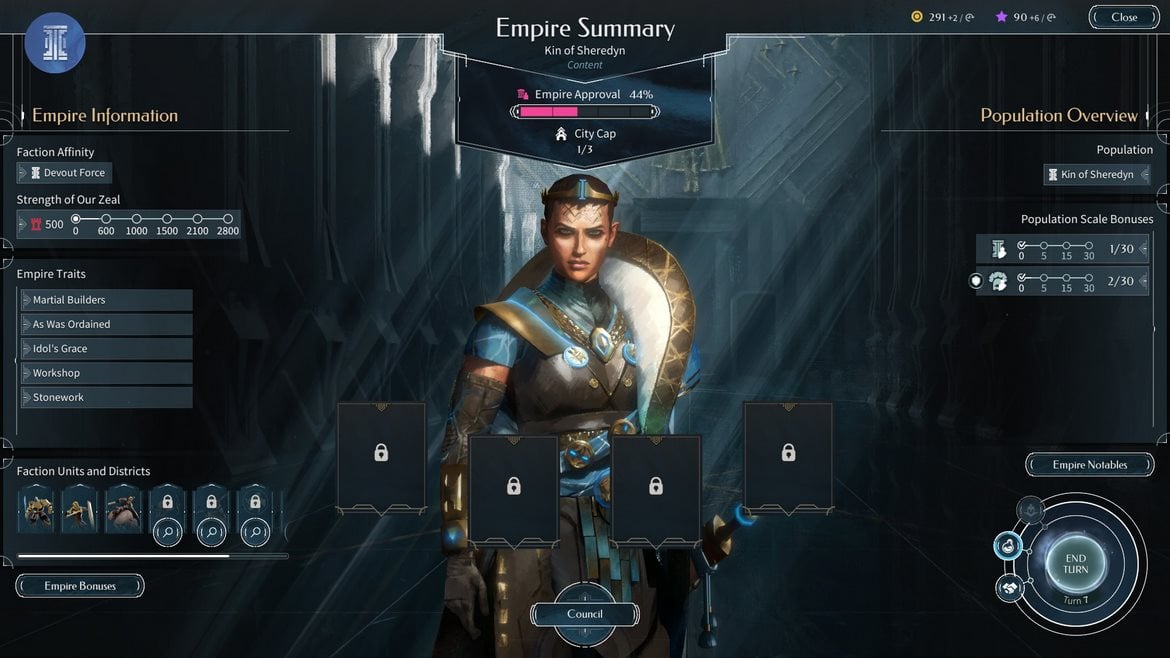End the current turn
This screenshot has width=1170, height=658.
1075,564
